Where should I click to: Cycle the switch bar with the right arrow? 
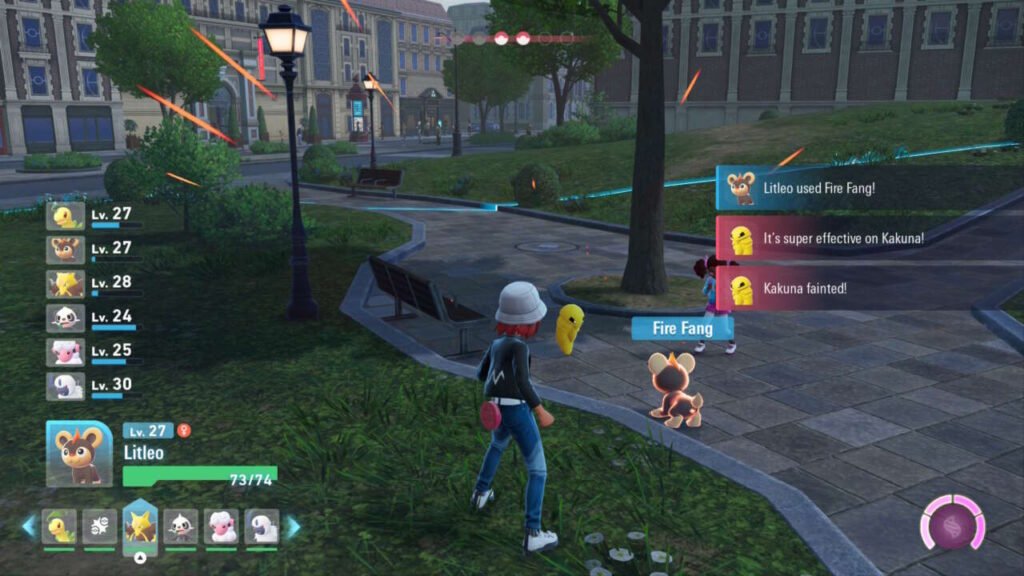pyautogui.click(x=293, y=526)
